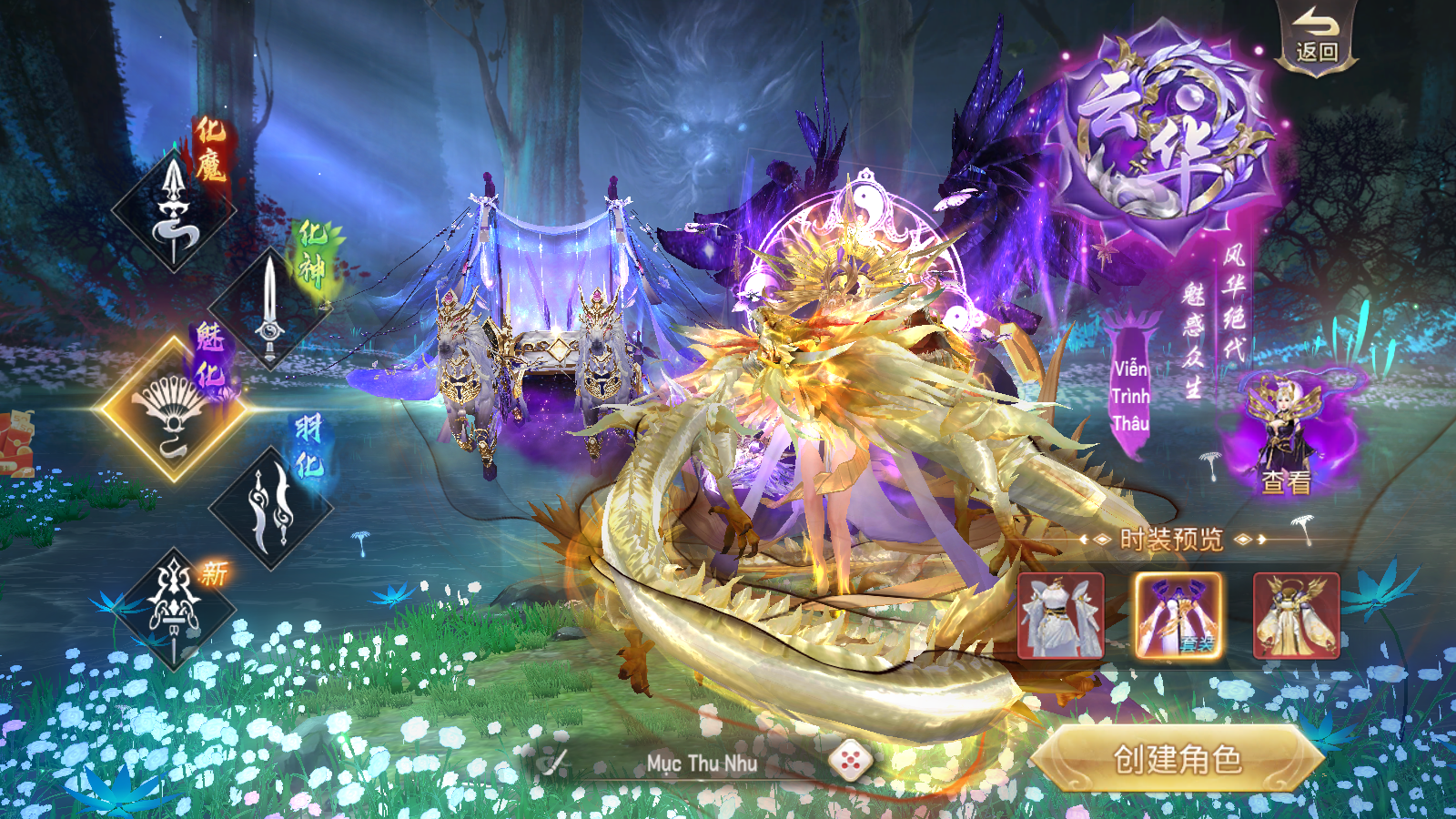
Task: Edit the Mục Thu Nhu name field
Action: click(x=701, y=763)
